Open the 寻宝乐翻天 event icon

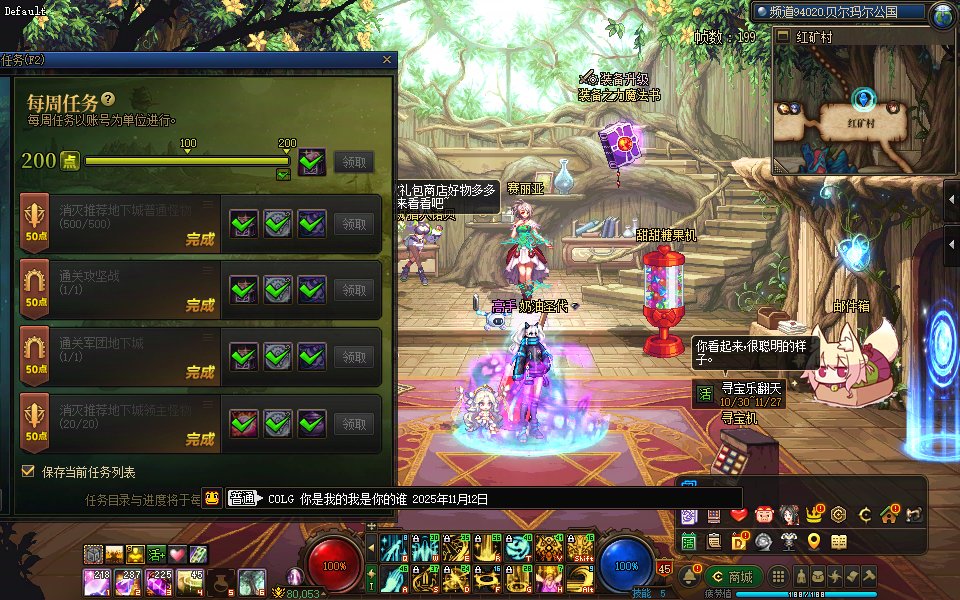tap(704, 393)
